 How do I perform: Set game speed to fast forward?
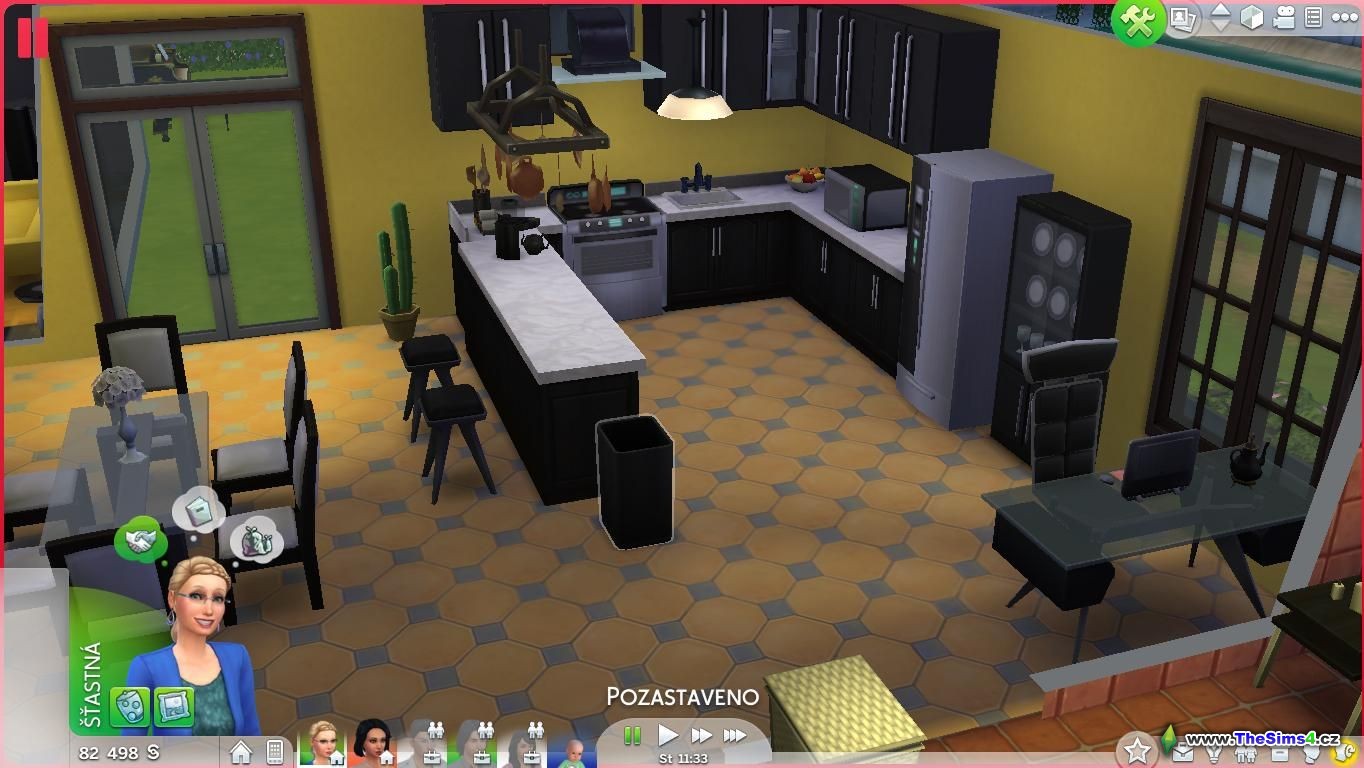click(x=701, y=736)
